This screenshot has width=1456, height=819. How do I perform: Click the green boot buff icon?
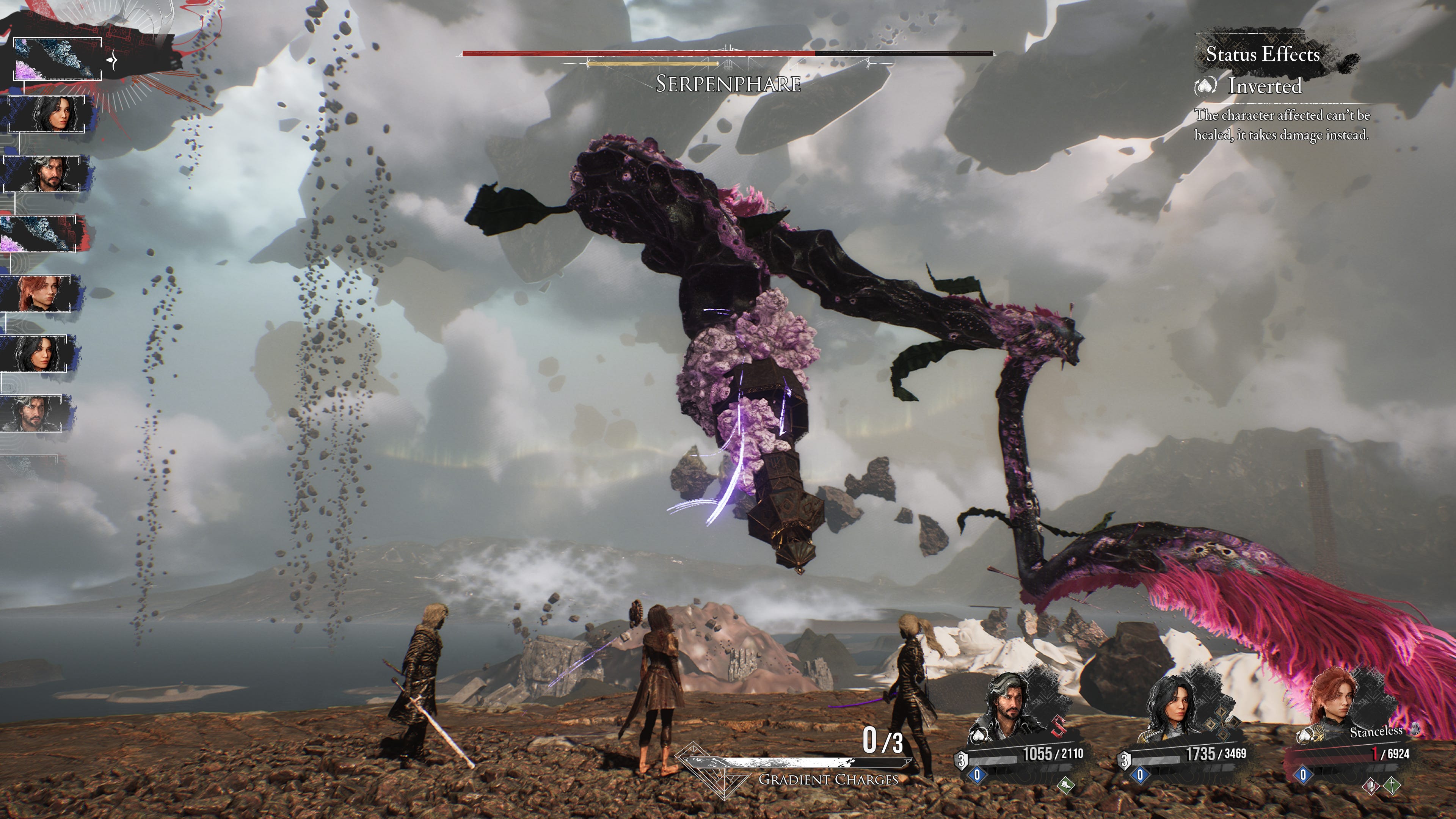point(1065,784)
